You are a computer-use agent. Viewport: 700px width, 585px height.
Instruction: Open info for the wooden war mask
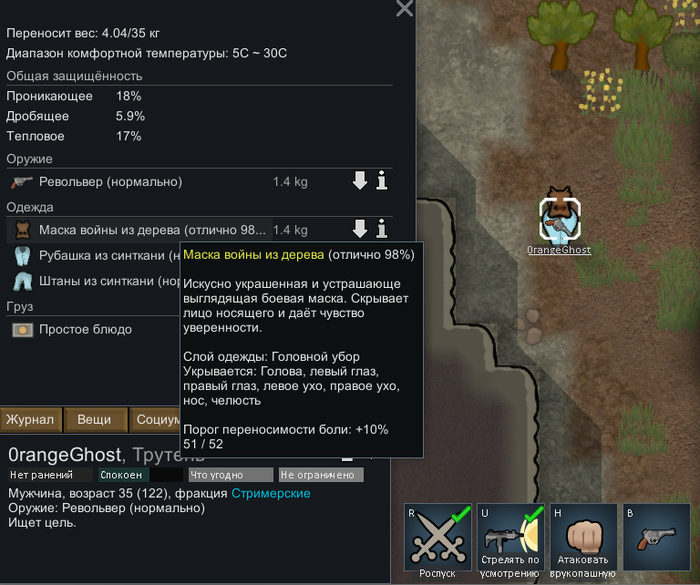[x=381, y=230]
